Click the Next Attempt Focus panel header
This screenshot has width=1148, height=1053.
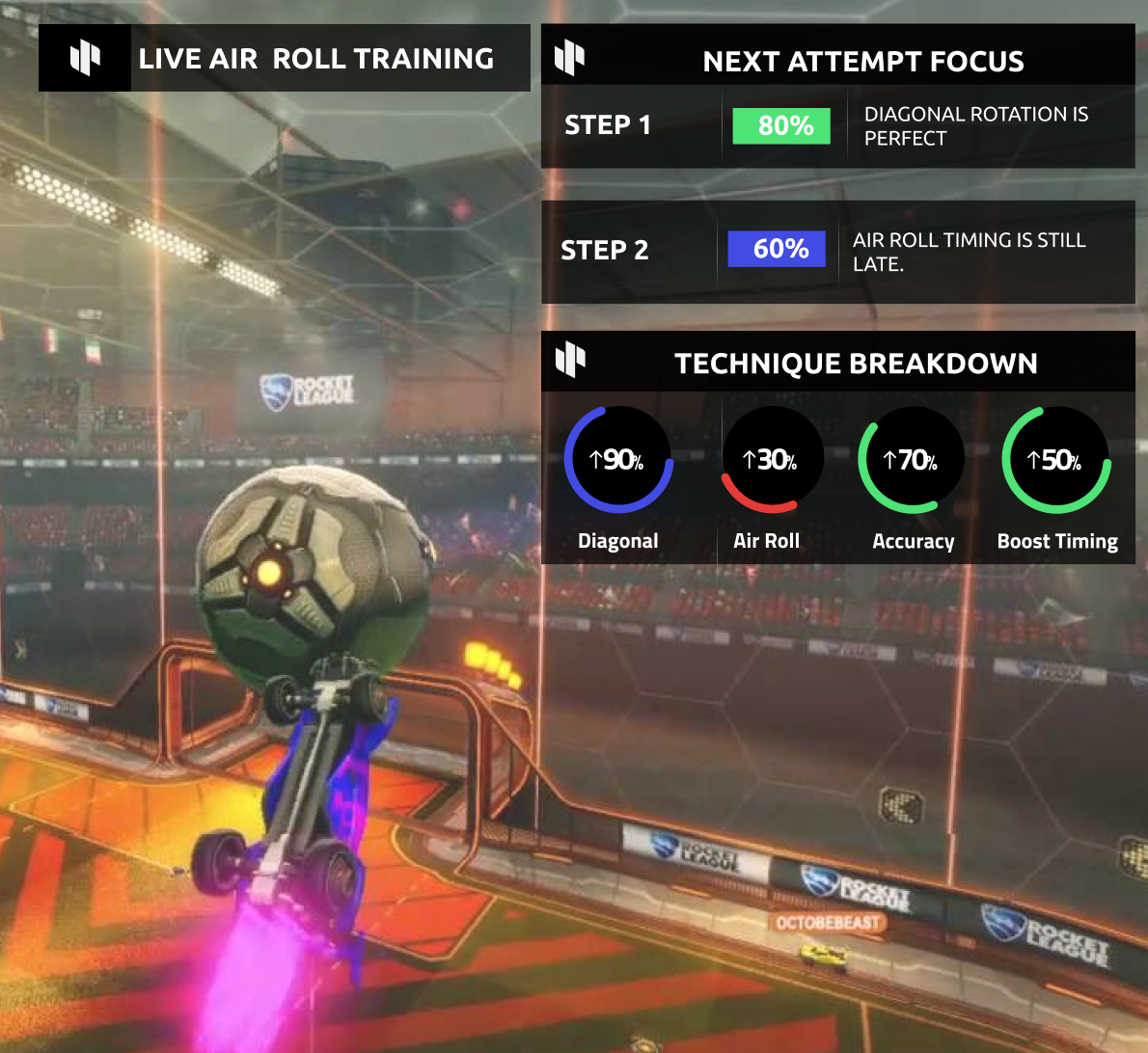pos(837,60)
